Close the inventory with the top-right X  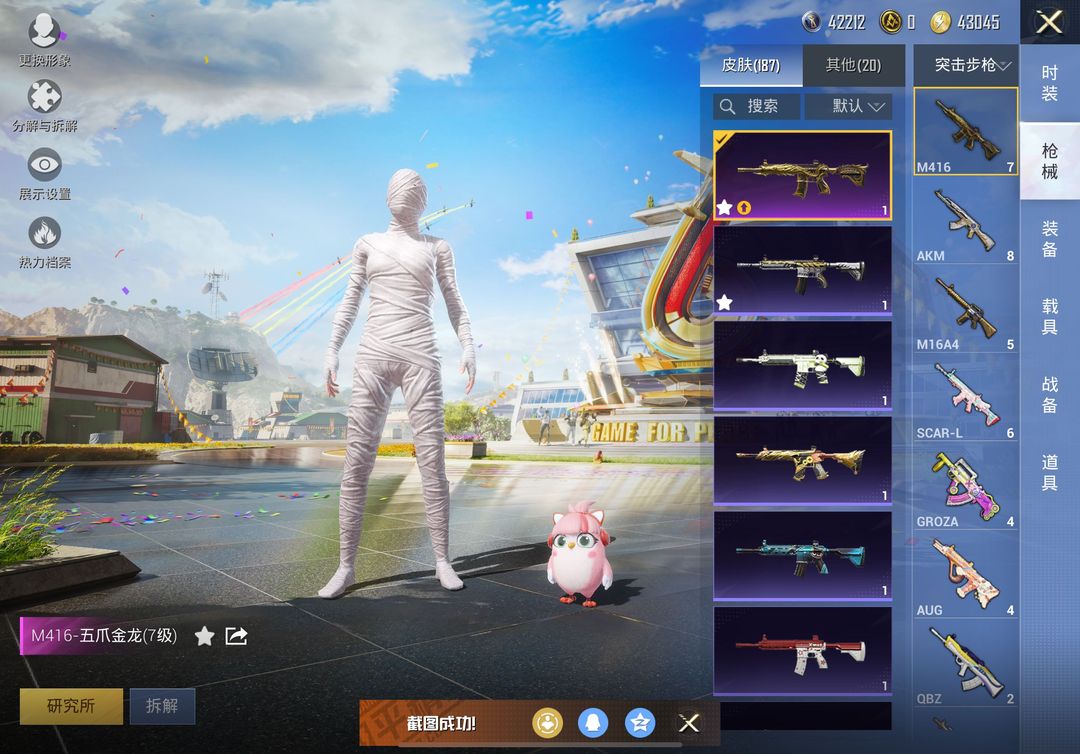pos(1049,22)
